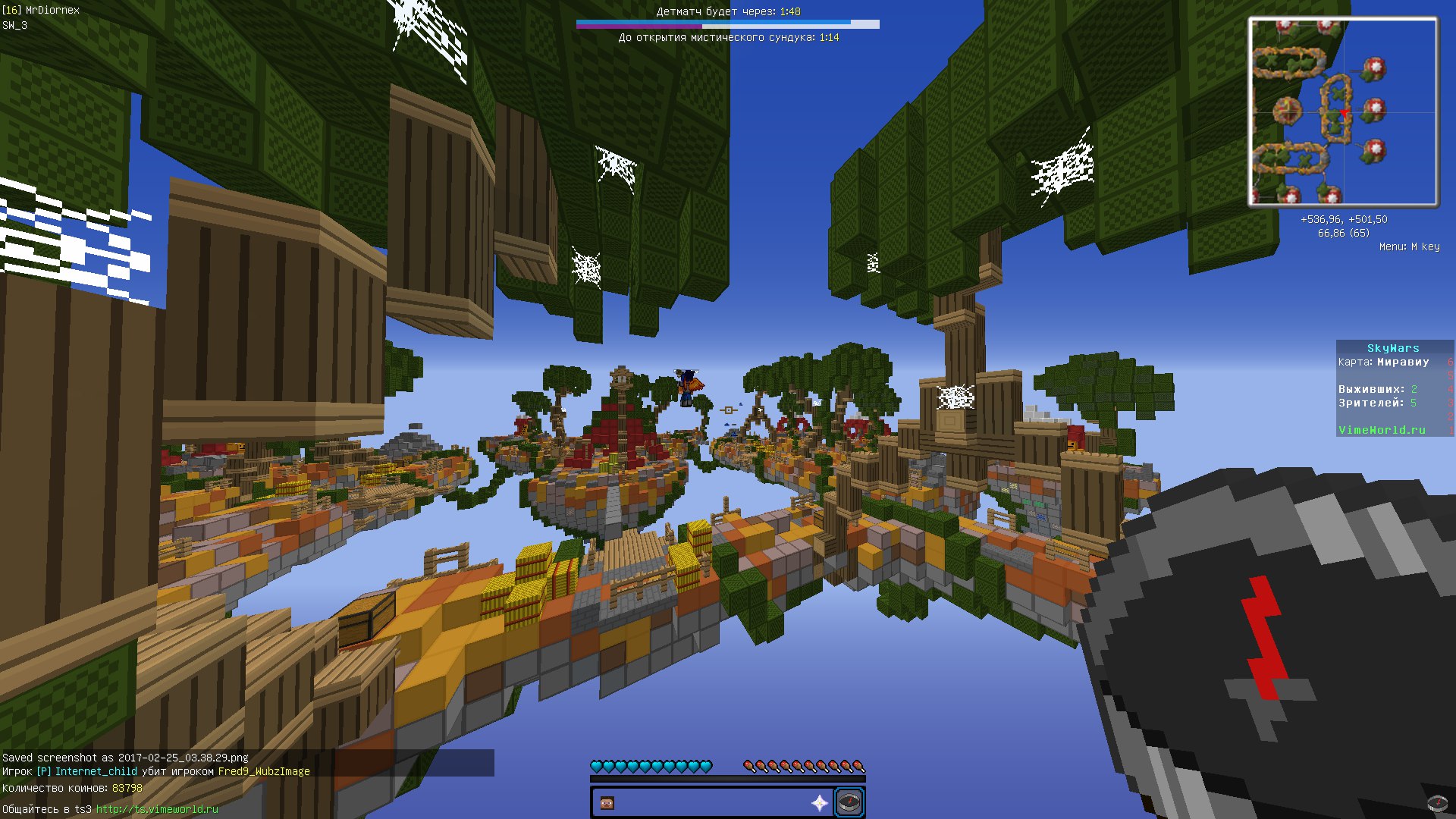The height and width of the screenshot is (819, 1456).
Task: Select the compass hotbar slot
Action: 849,802
